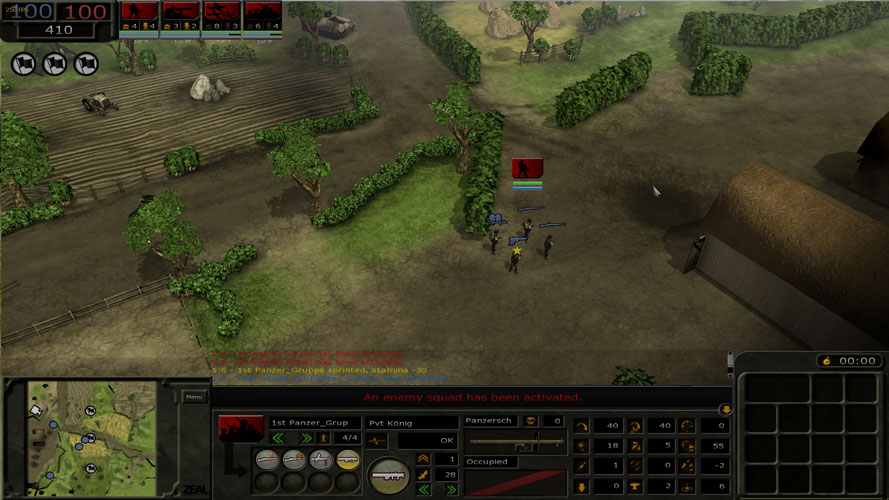Collapse the panel with the orange arrow button
The width and height of the screenshot is (889, 500).
(726, 409)
